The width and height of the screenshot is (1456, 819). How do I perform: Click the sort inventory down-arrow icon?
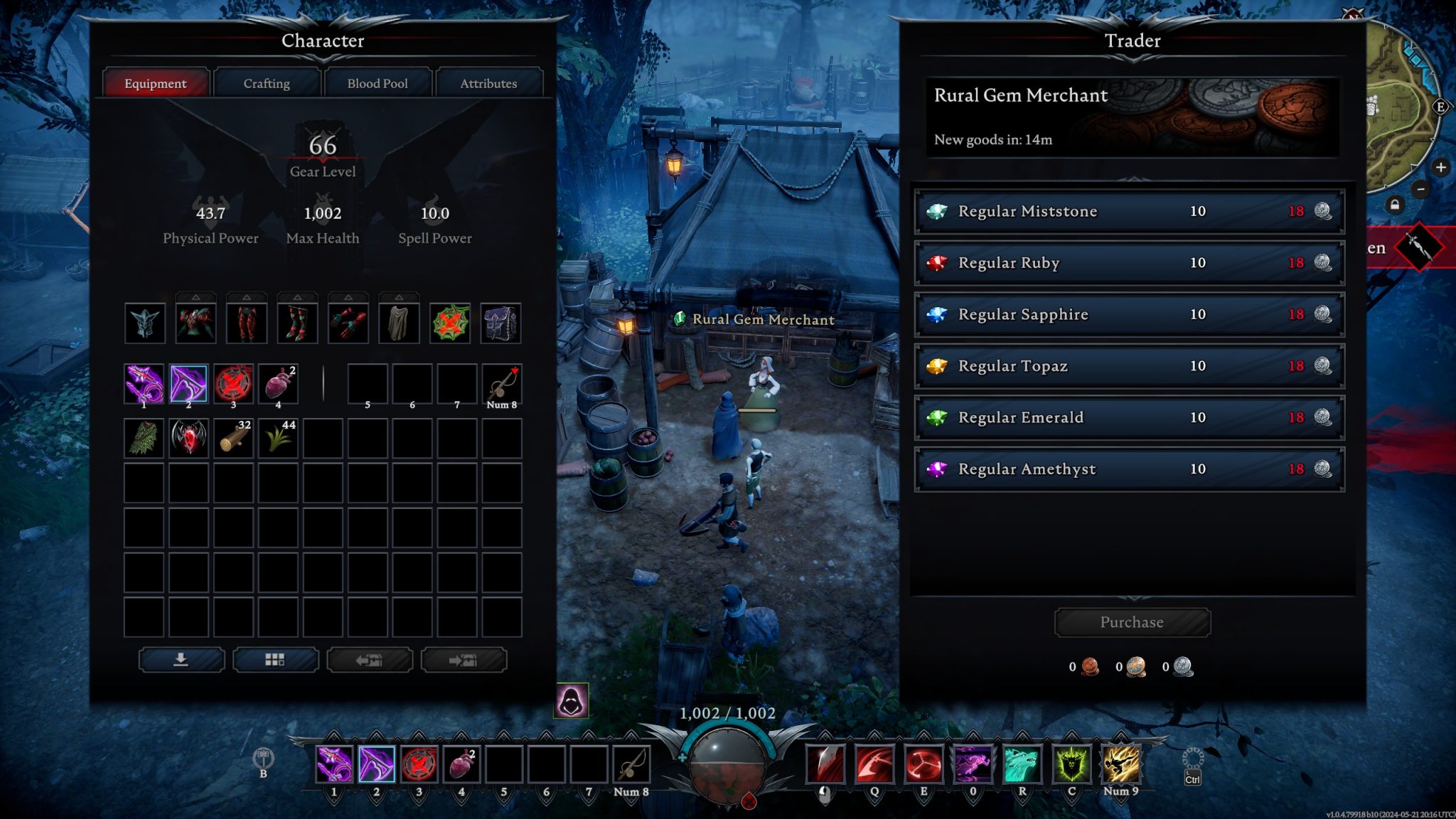(x=182, y=660)
